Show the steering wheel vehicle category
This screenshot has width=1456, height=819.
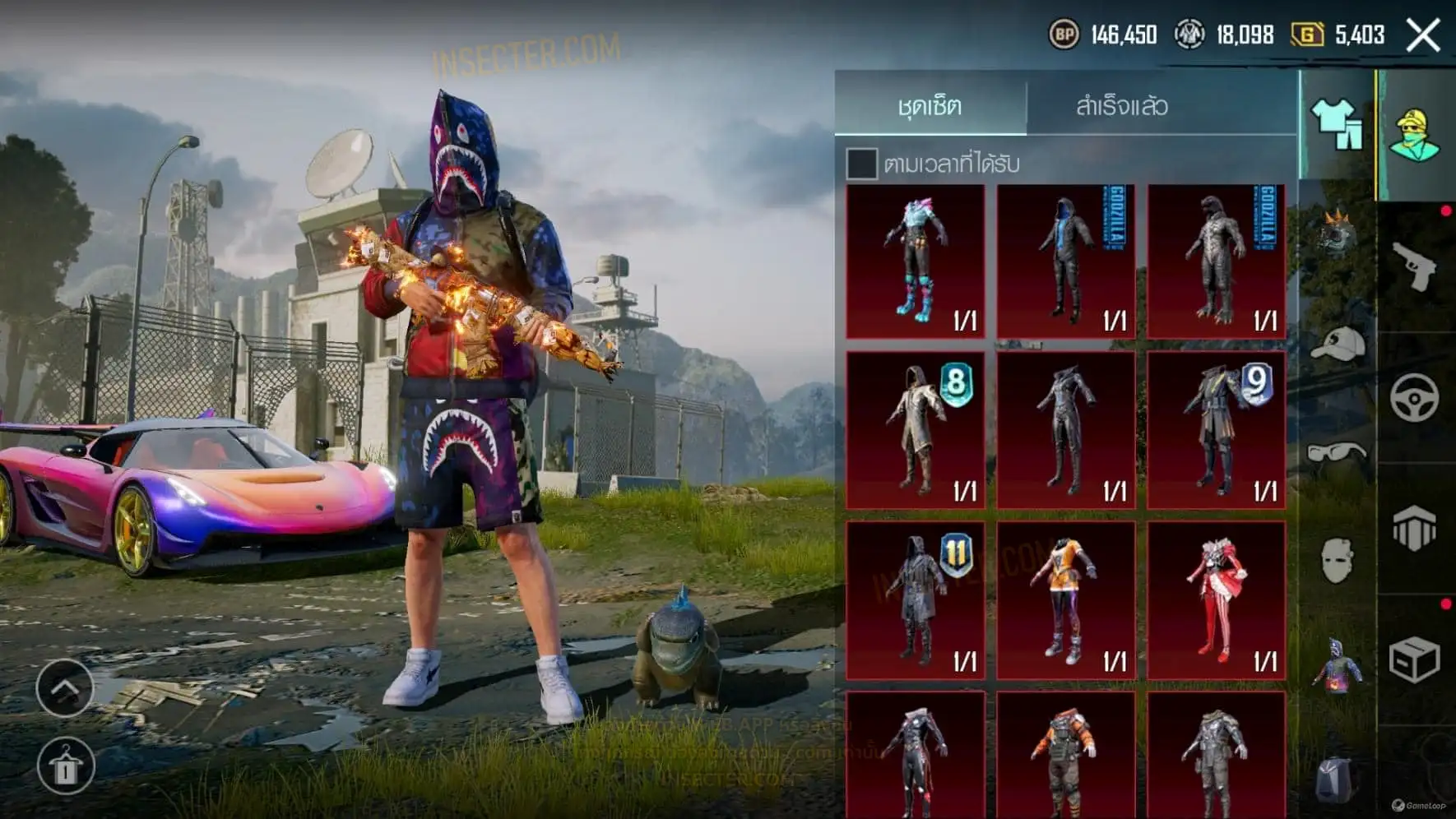point(1415,398)
